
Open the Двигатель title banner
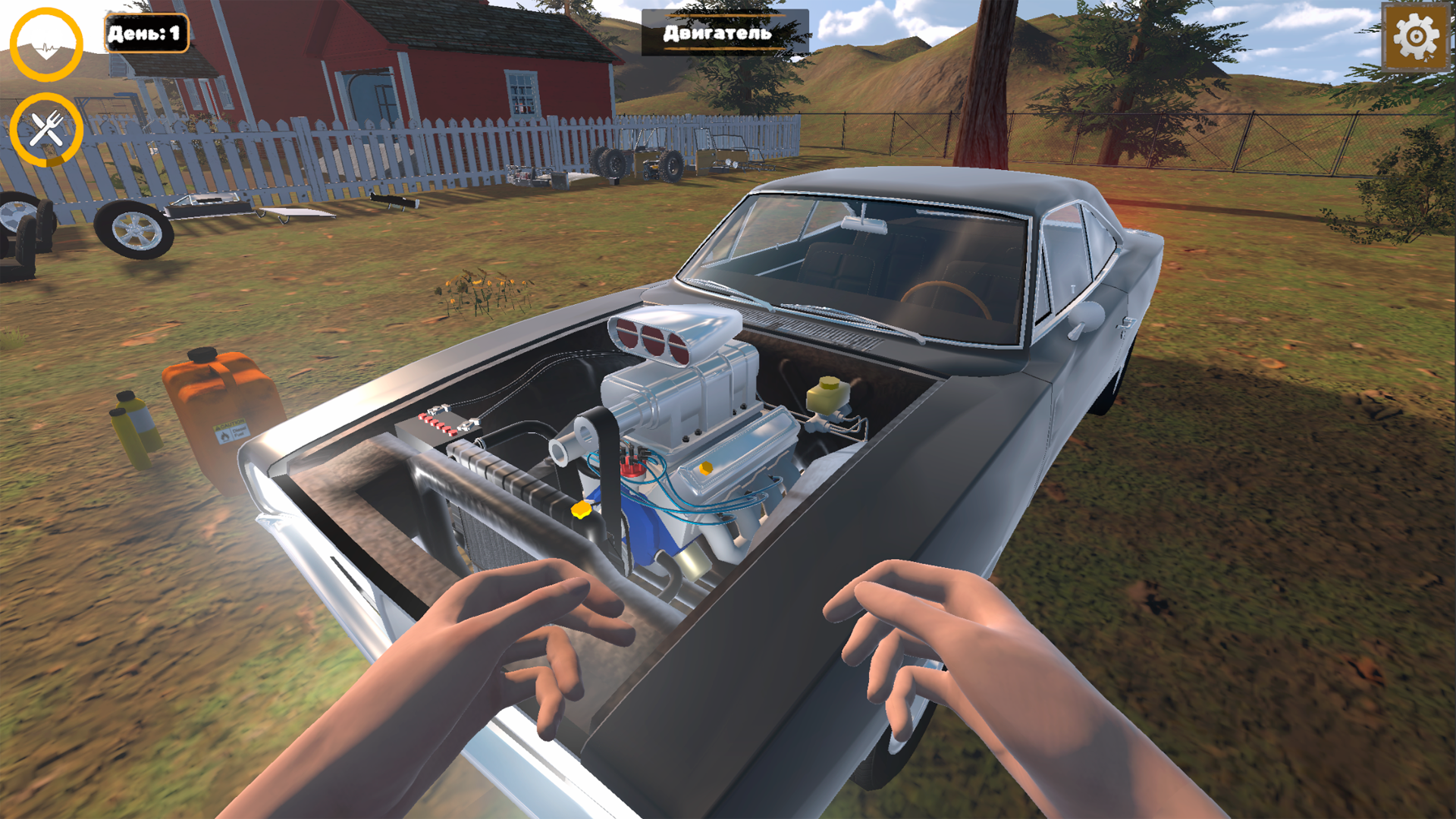(716, 33)
